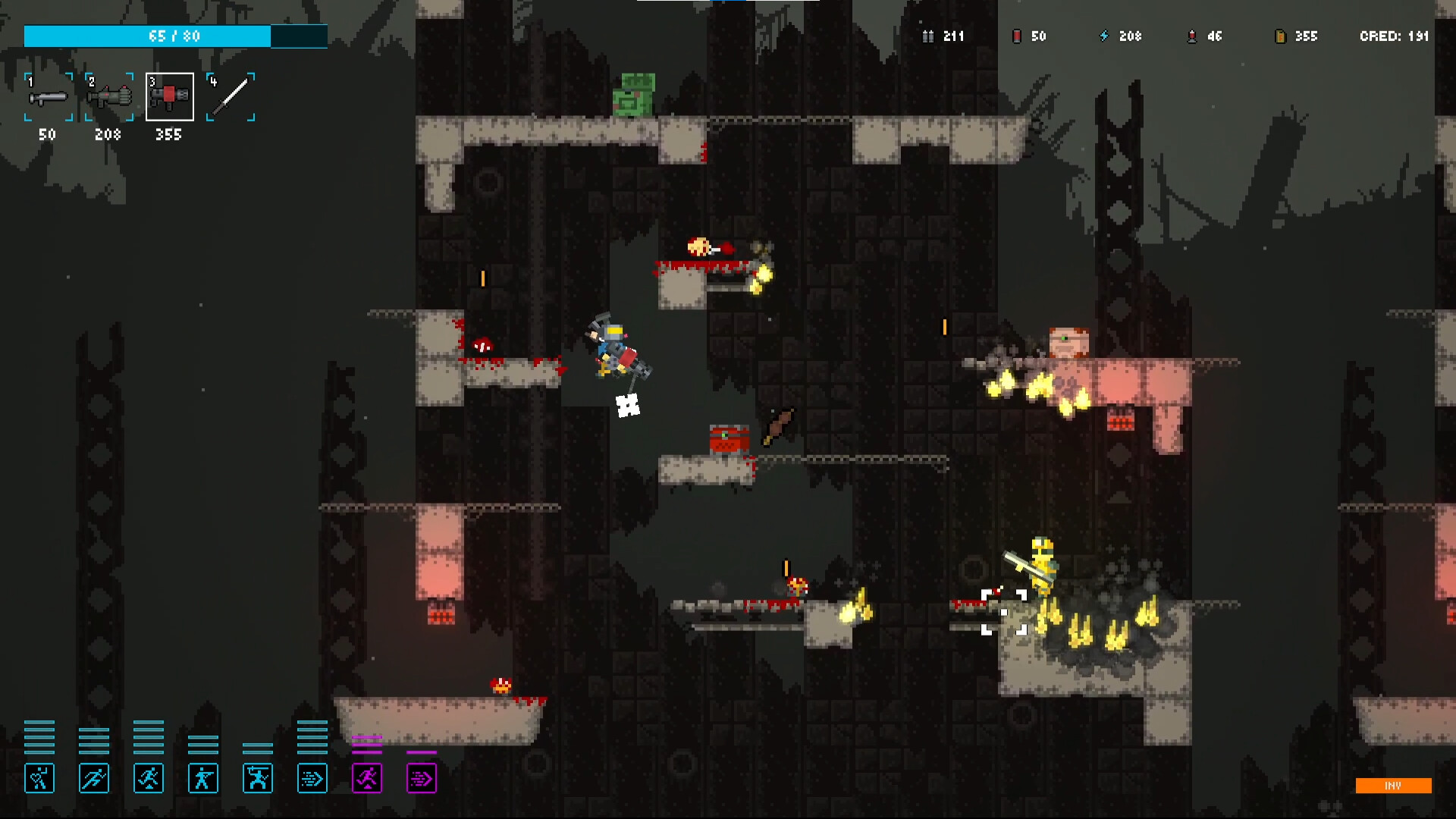The height and width of the screenshot is (819, 1456).
Task: Select the blue dash-arrow skill icon
Action: [312, 777]
